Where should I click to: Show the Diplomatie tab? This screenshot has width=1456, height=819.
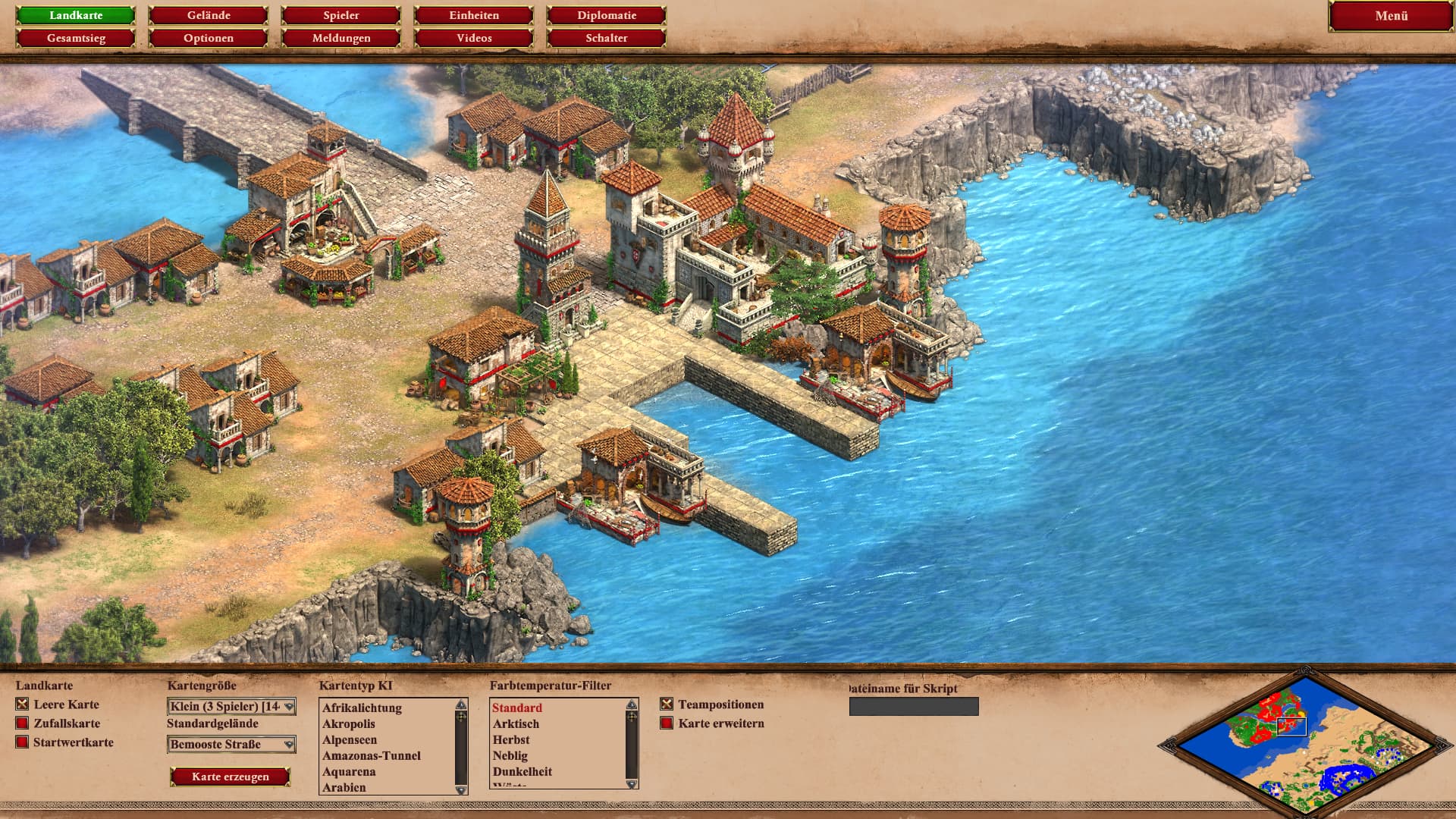pos(607,15)
